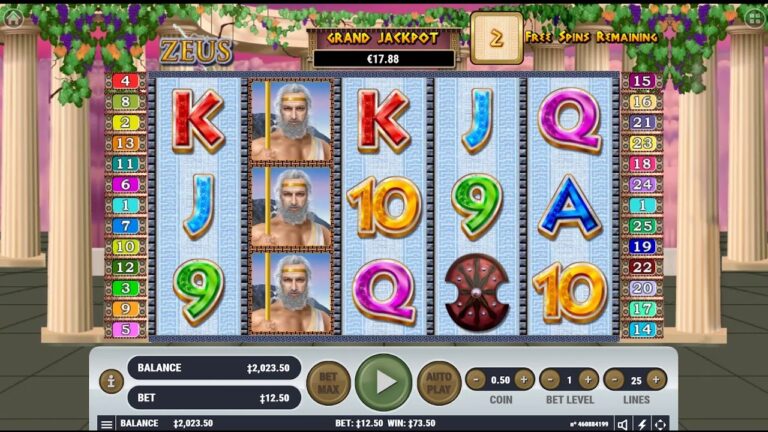Open the round options icon at top right
The height and width of the screenshot is (432, 768).
753,17
